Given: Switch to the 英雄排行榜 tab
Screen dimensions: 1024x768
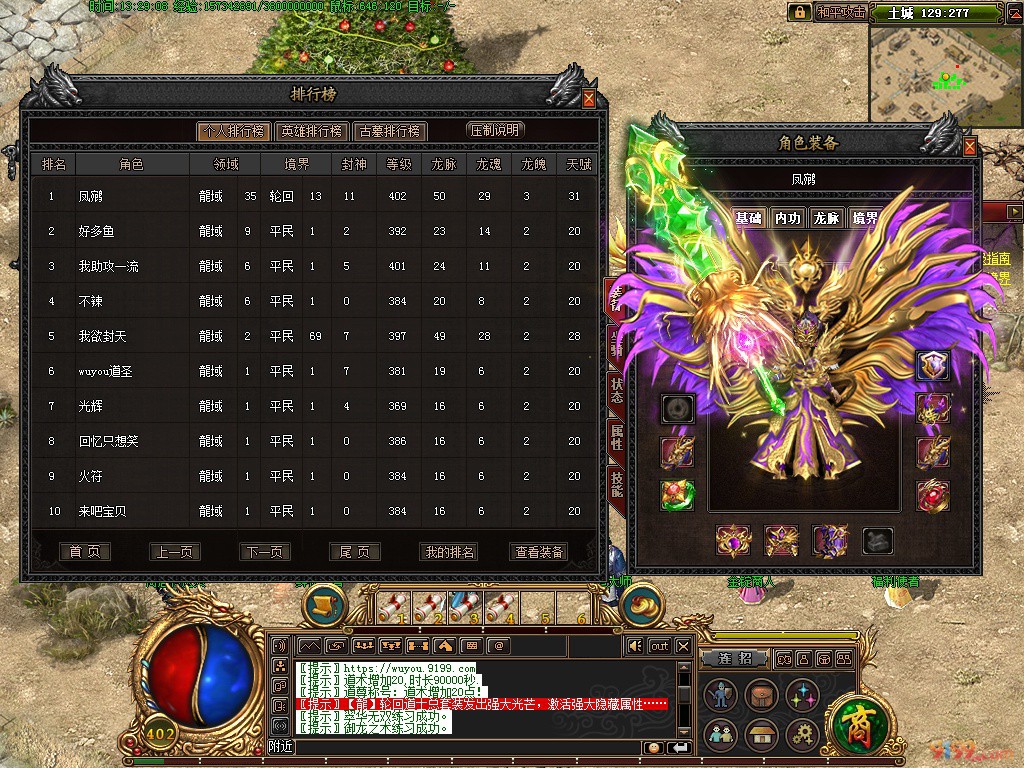Looking at the screenshot, I should (311, 131).
